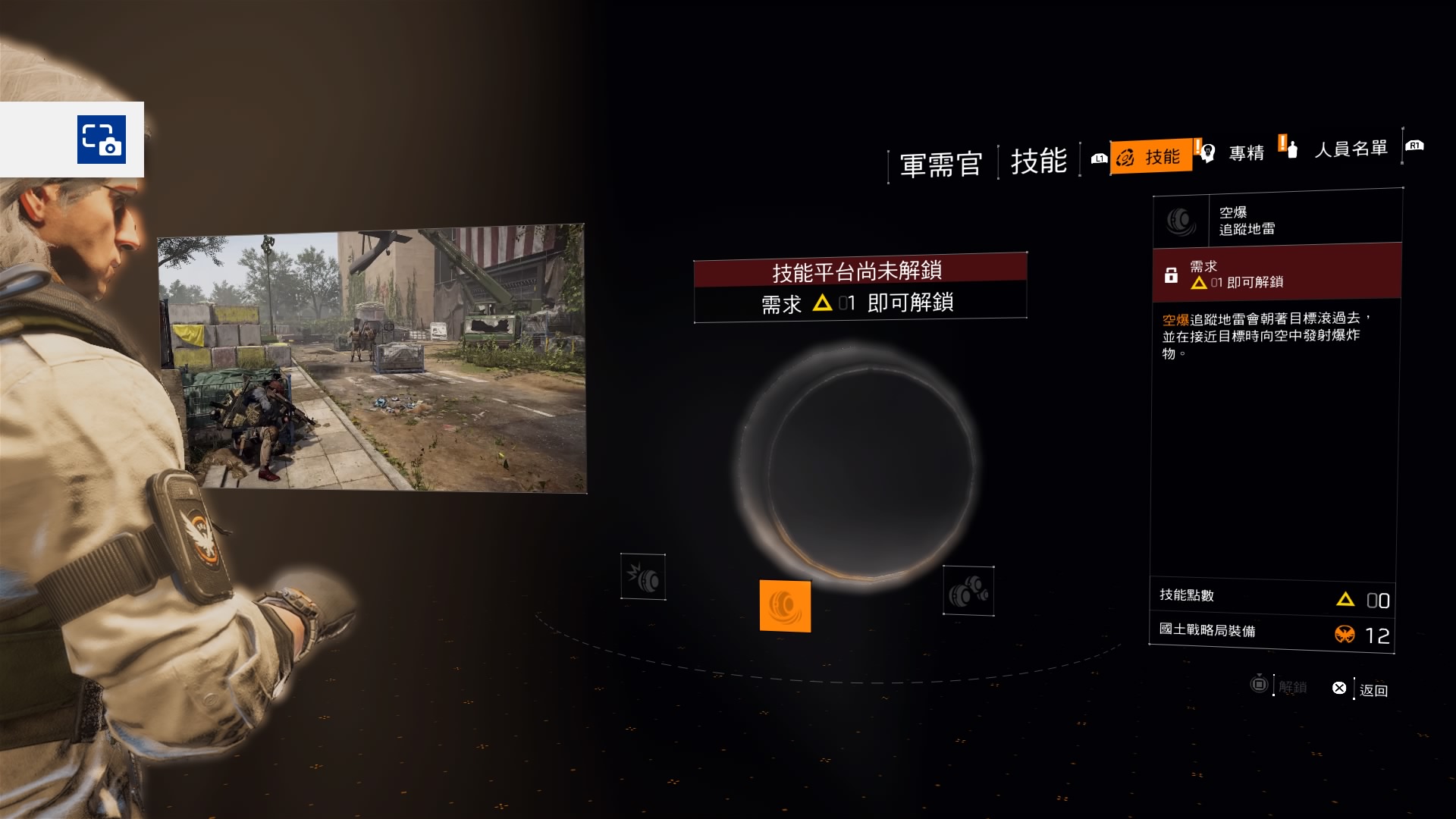The width and height of the screenshot is (1456, 819).
Task: Click the screenshot capture overlay icon
Action: pos(101,140)
